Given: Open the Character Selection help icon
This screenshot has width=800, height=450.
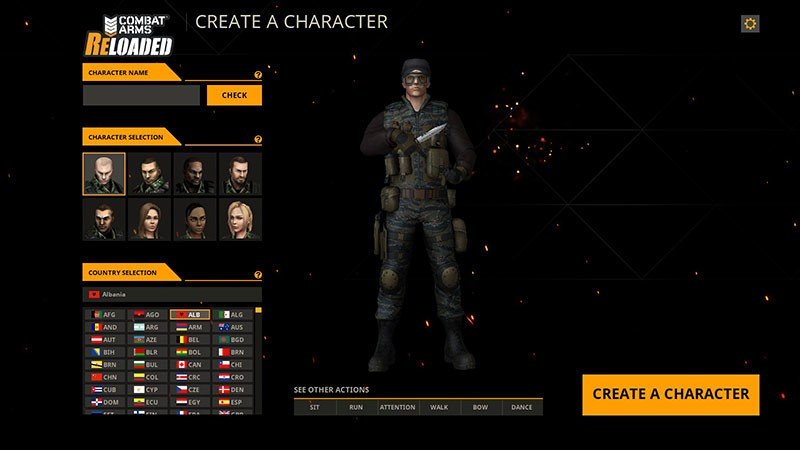Looking at the screenshot, I should (x=258, y=139).
